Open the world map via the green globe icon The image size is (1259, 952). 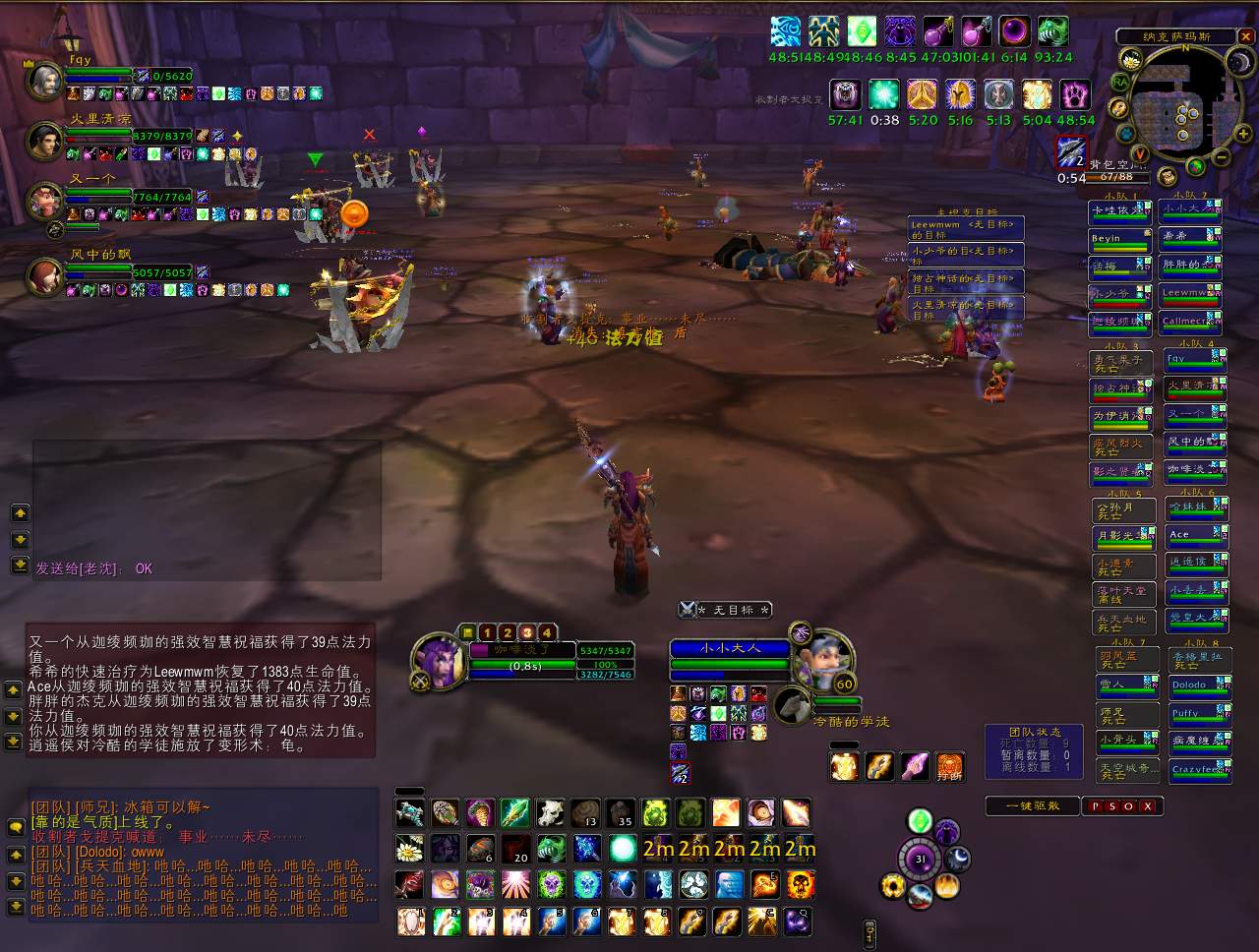pos(1196,166)
